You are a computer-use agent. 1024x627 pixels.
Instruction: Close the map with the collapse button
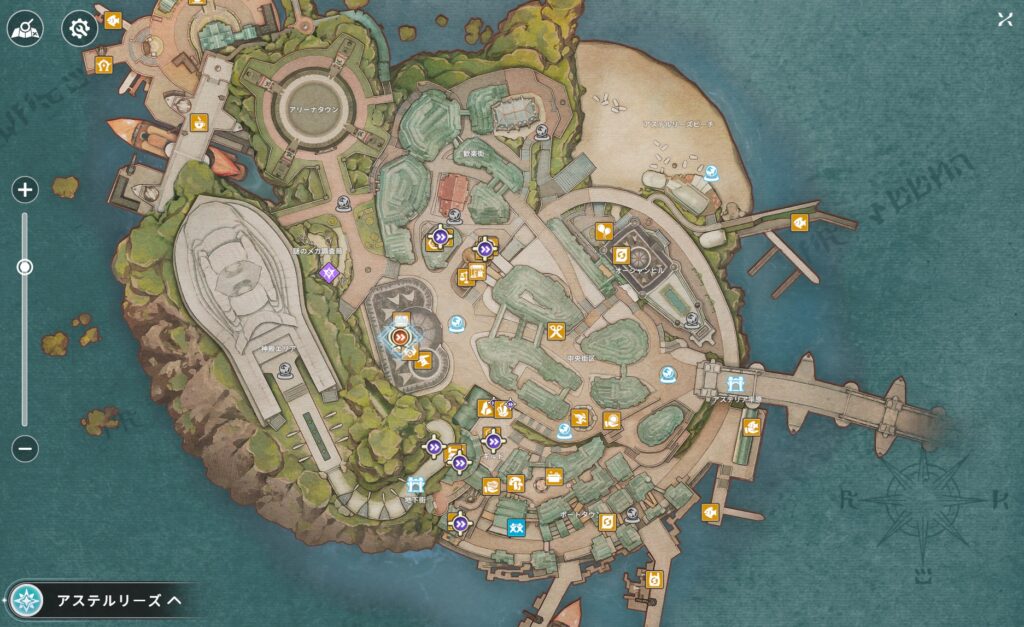tap(1004, 19)
